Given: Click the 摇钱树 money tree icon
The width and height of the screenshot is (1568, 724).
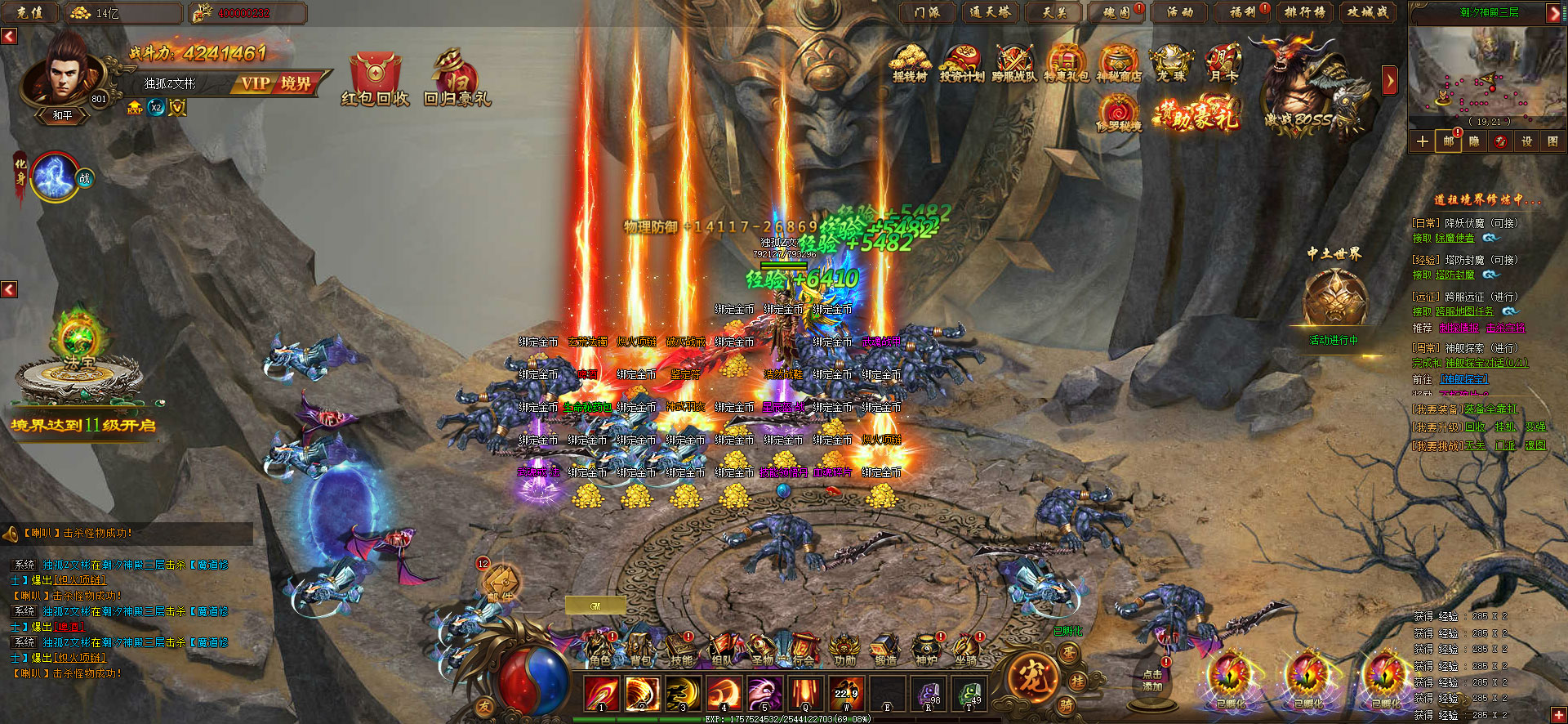Looking at the screenshot, I should [911, 63].
